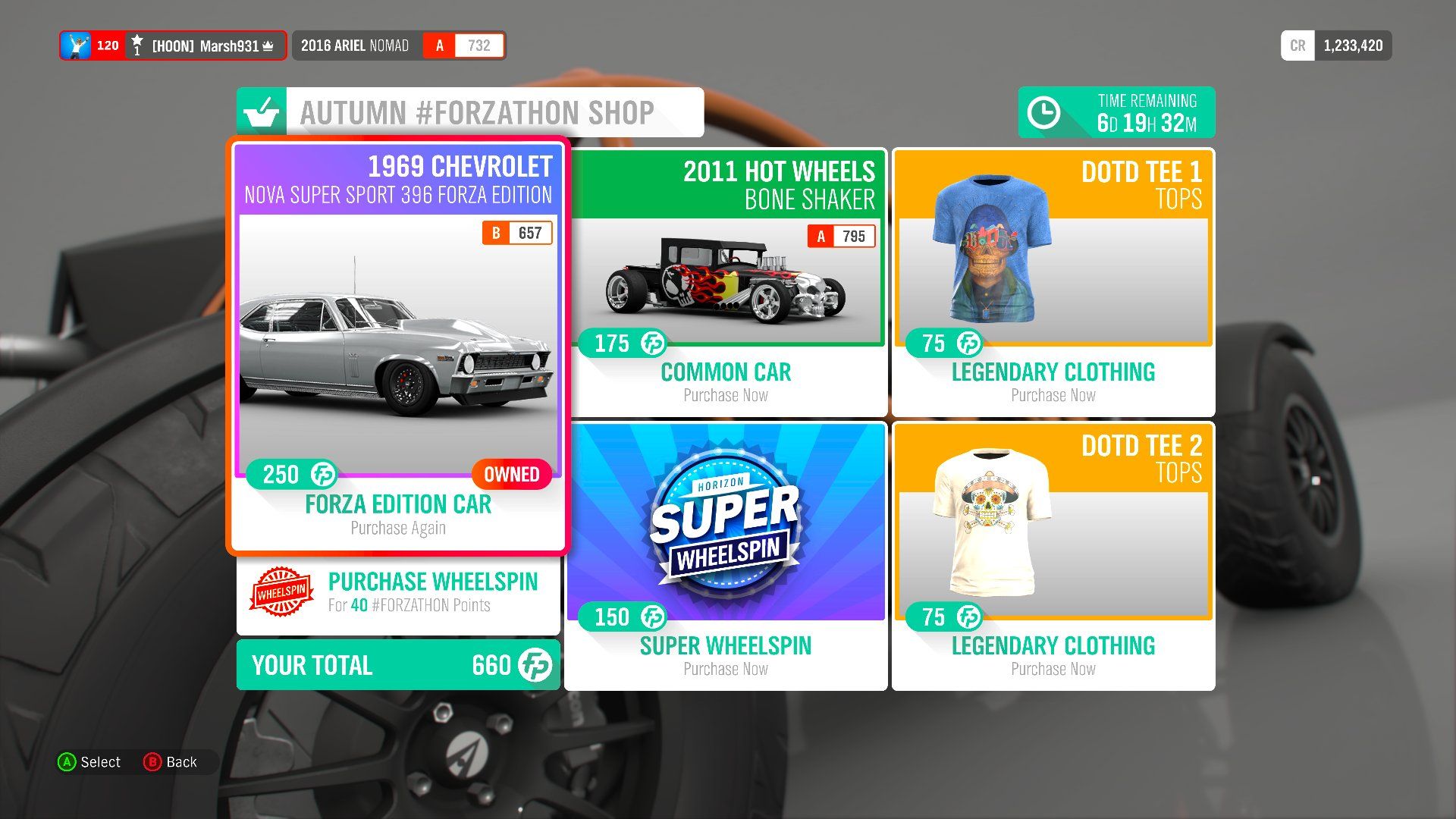Click the CR credits icon in the top right
The height and width of the screenshot is (819, 1456).
(x=1298, y=45)
